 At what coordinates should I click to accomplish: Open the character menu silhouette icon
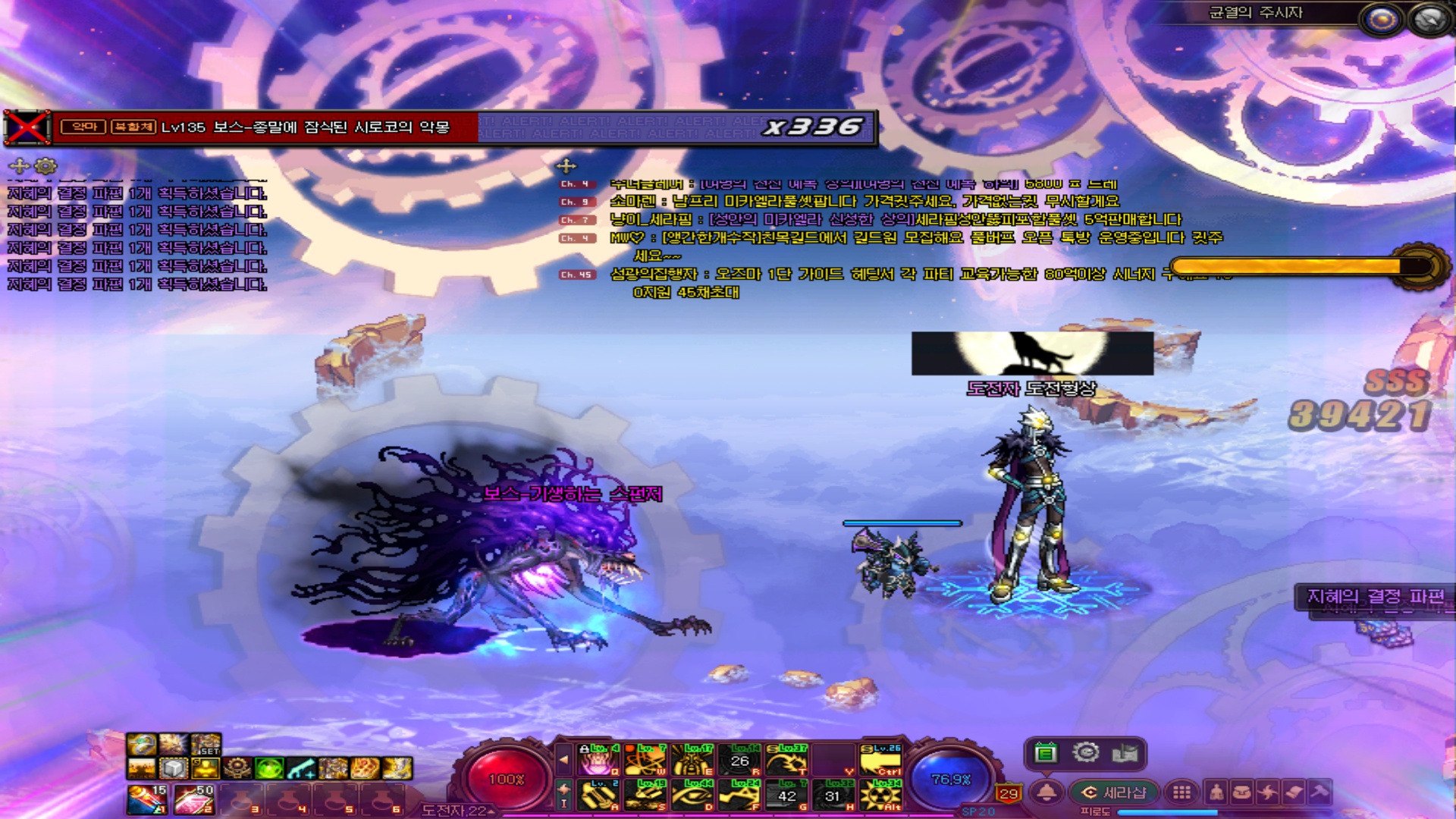(1216, 792)
